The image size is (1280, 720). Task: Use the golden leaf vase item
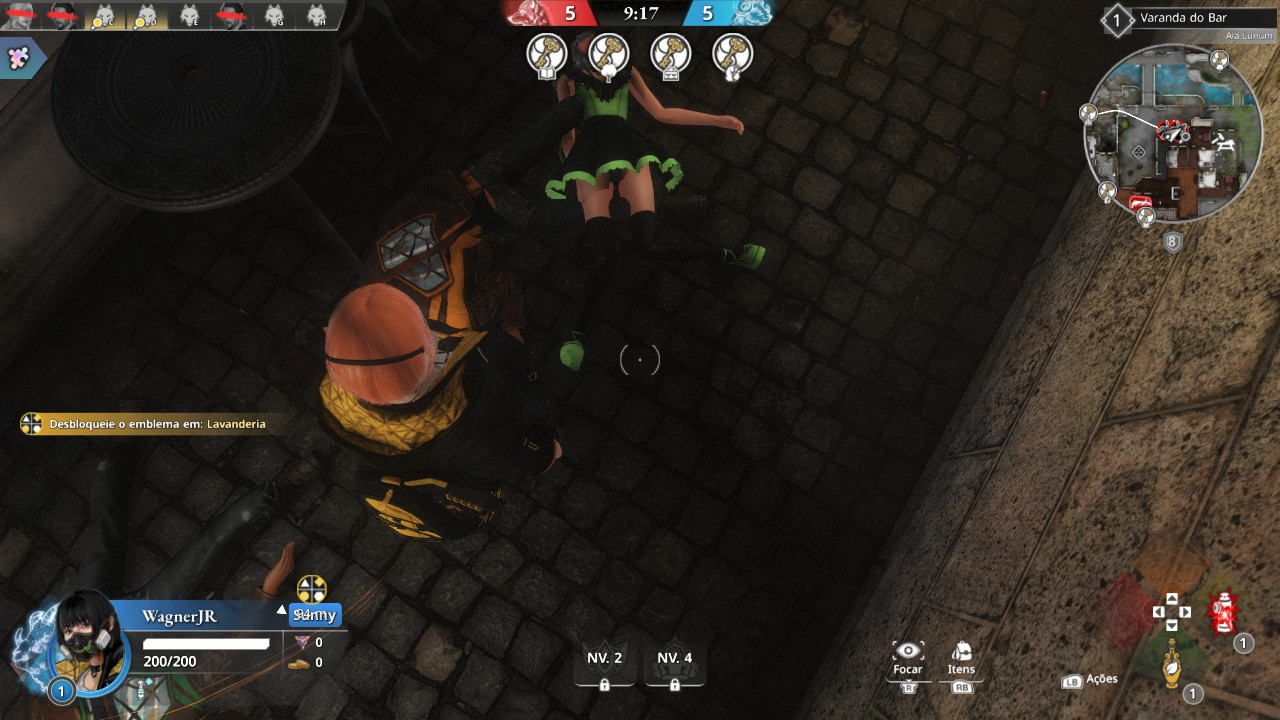click(x=1172, y=661)
